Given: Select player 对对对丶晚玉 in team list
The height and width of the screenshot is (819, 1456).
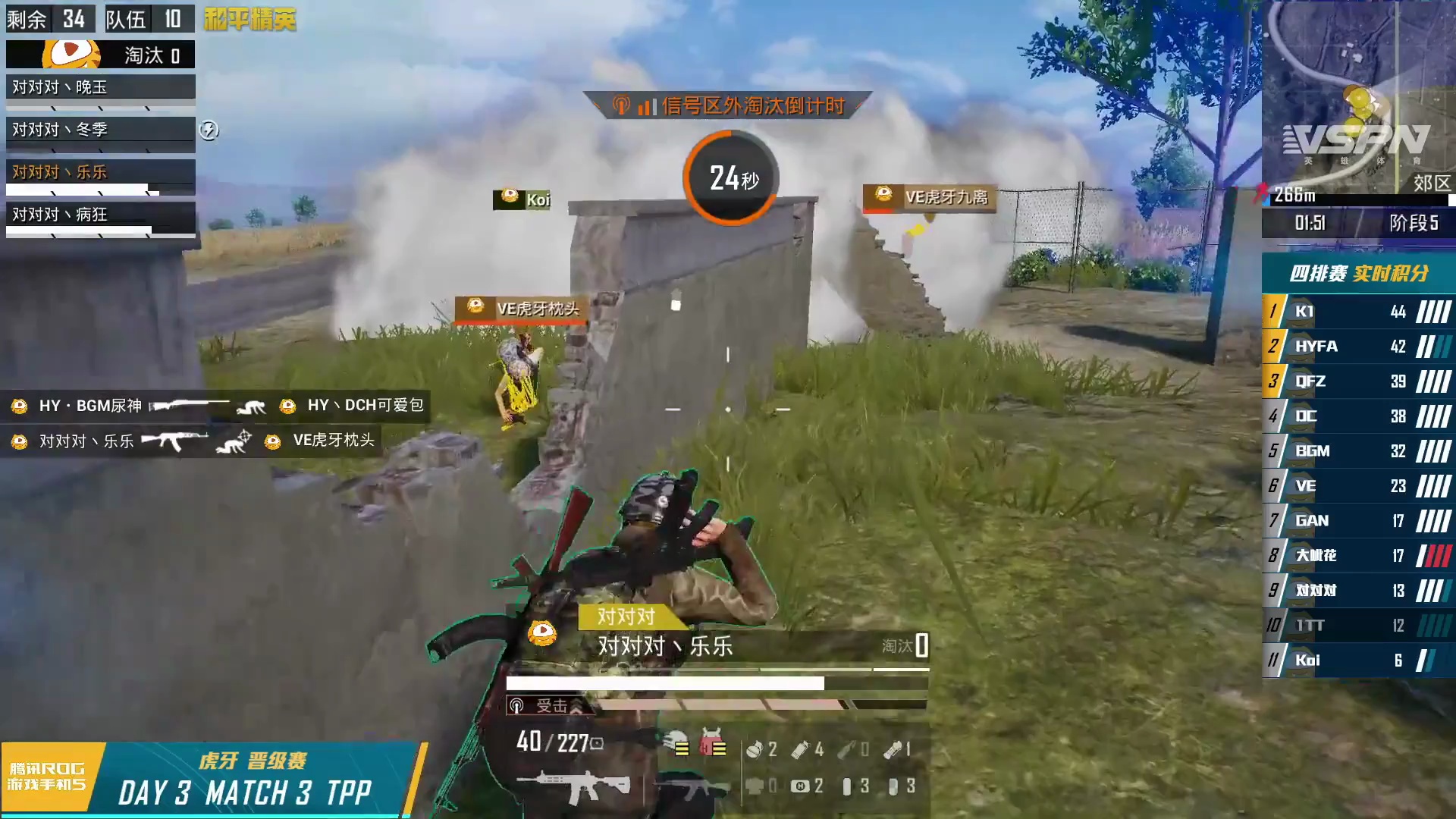Looking at the screenshot, I should pos(100,87).
